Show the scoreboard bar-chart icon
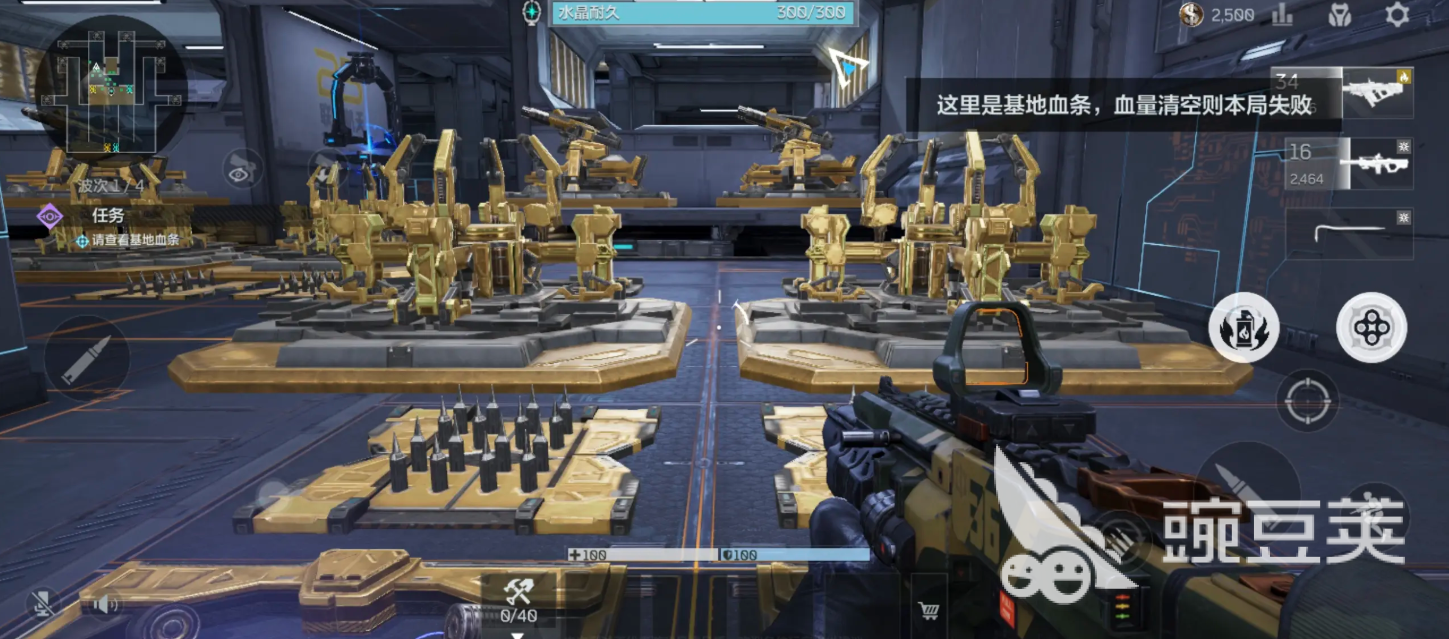Screen dimensions: 1449x639 [1282, 14]
